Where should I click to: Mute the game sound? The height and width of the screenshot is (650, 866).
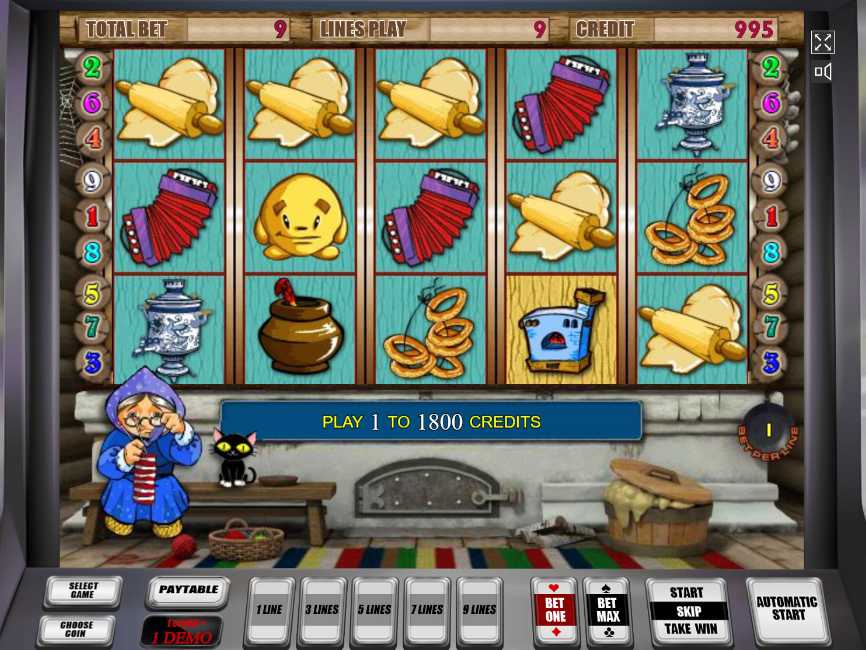(822, 72)
